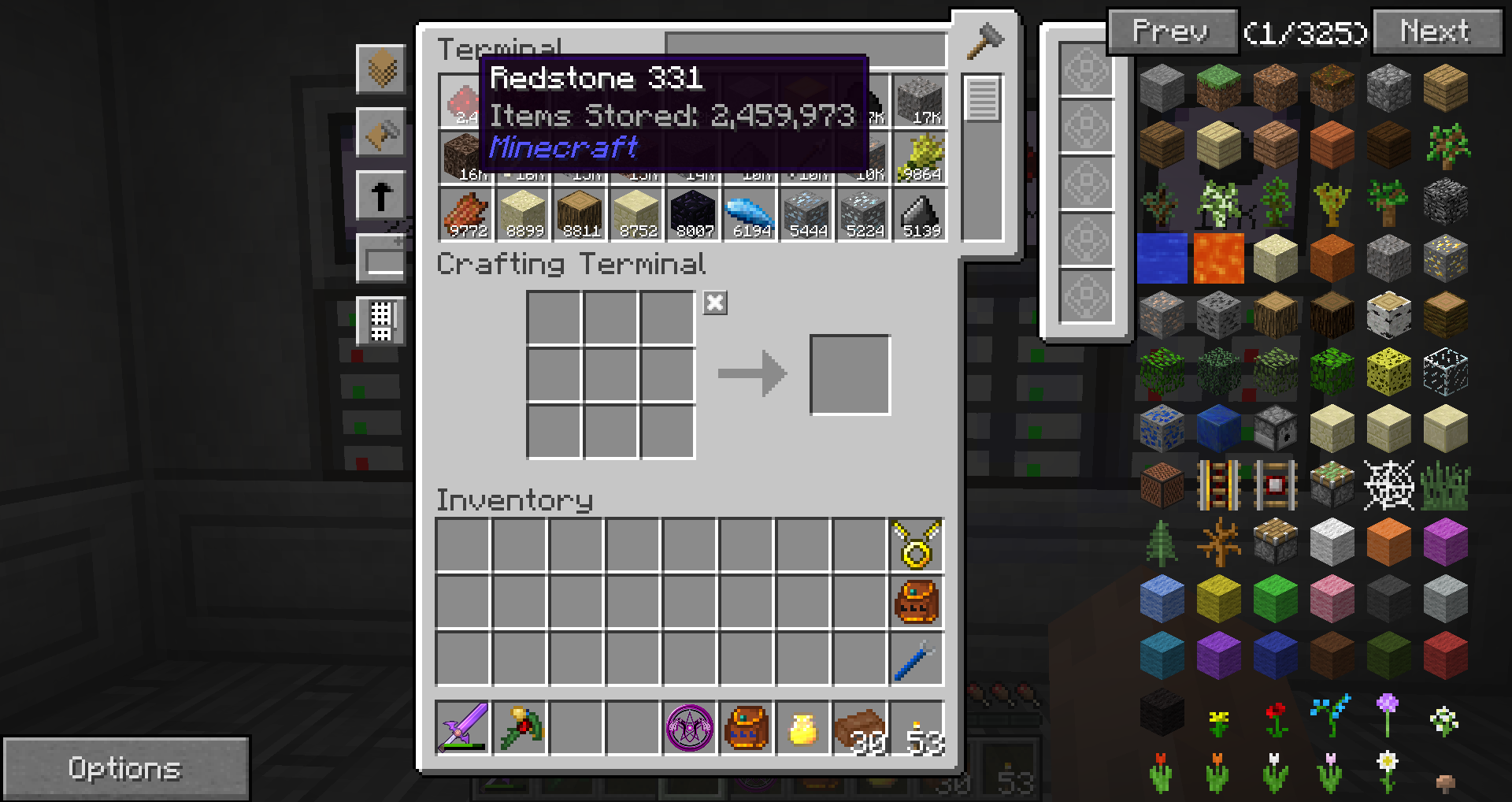
Task: Select the pink wool block in NEI
Action: [x=1332, y=599]
